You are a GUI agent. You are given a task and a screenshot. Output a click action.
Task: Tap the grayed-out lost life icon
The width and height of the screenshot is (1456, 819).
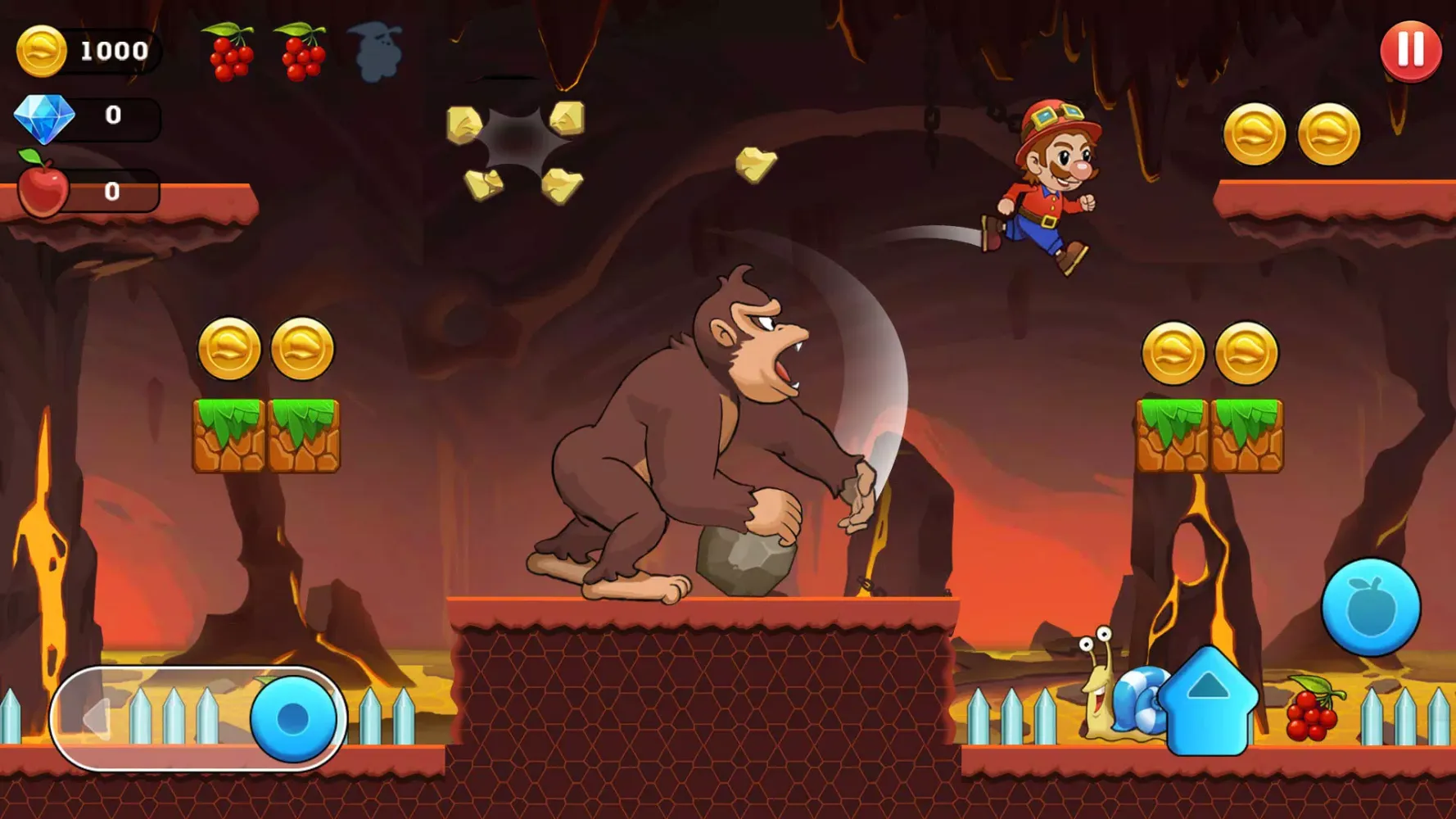pos(373,51)
